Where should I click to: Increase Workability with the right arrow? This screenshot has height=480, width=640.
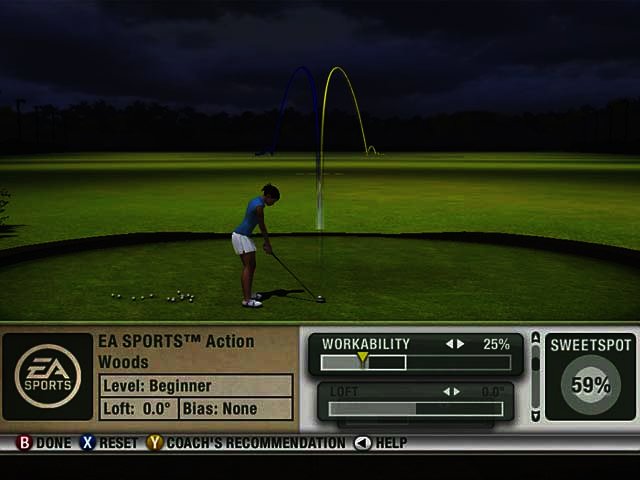(x=460, y=344)
